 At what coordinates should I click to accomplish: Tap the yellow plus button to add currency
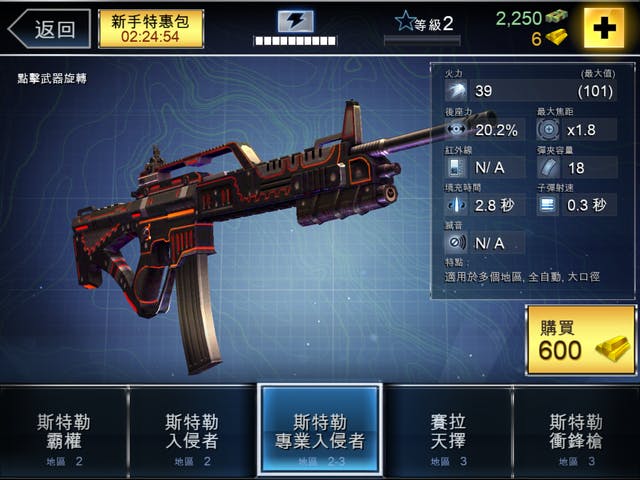(x=604, y=28)
